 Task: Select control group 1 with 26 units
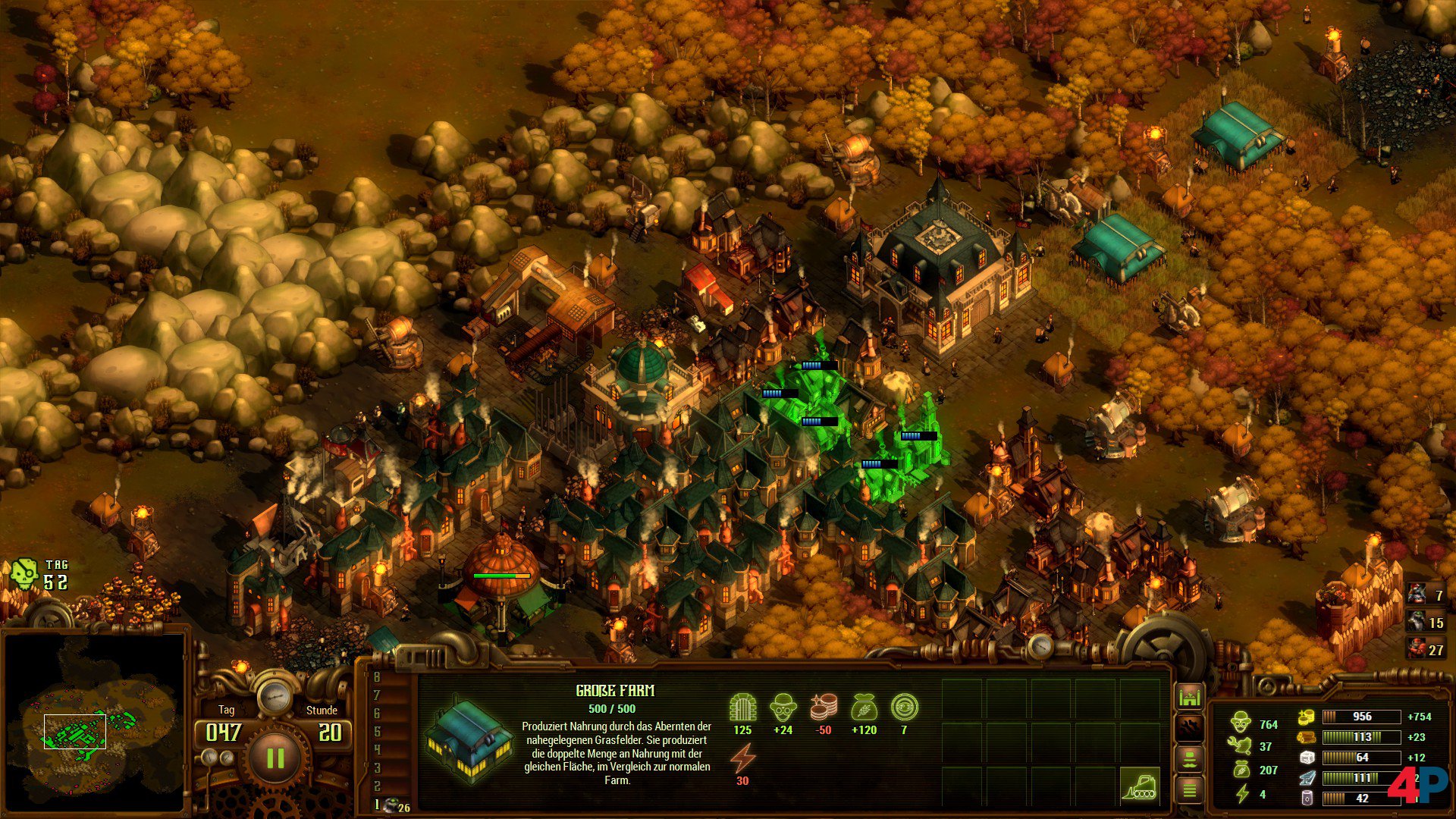[x=393, y=805]
